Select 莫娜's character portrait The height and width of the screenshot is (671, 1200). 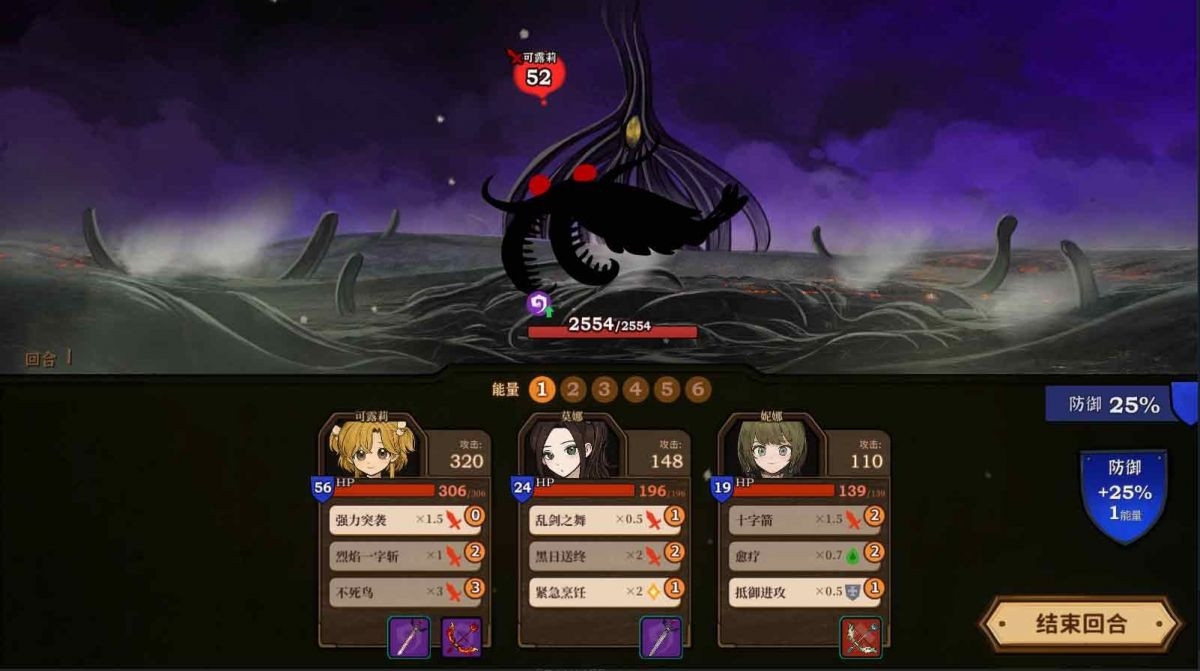(x=570, y=449)
